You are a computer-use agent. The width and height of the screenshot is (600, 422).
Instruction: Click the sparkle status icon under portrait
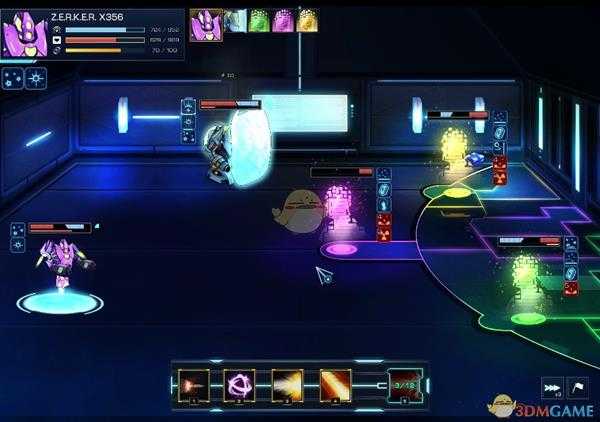tap(14, 76)
